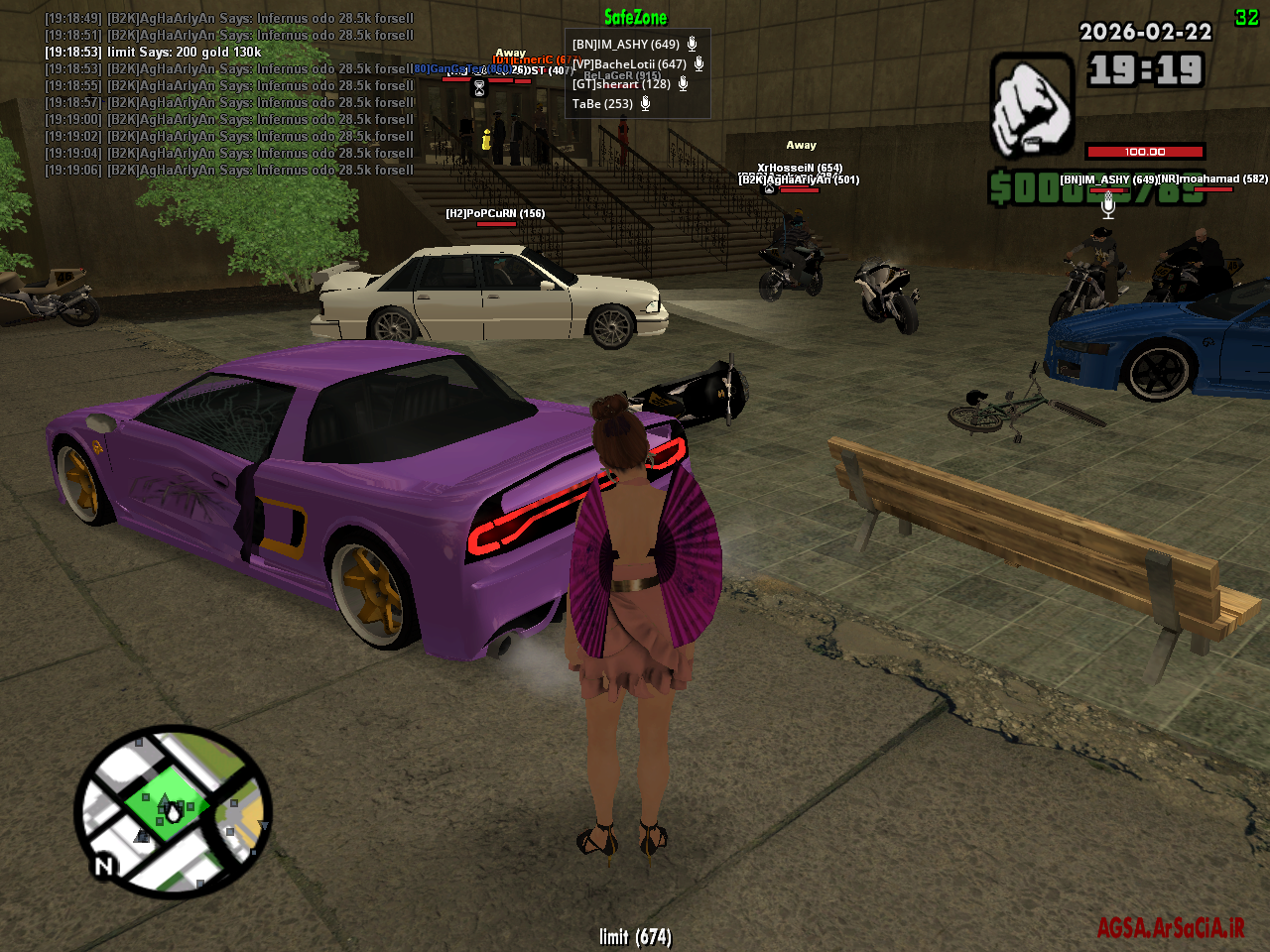Click the microphone next to [VP]BacheLotii

click(698, 64)
